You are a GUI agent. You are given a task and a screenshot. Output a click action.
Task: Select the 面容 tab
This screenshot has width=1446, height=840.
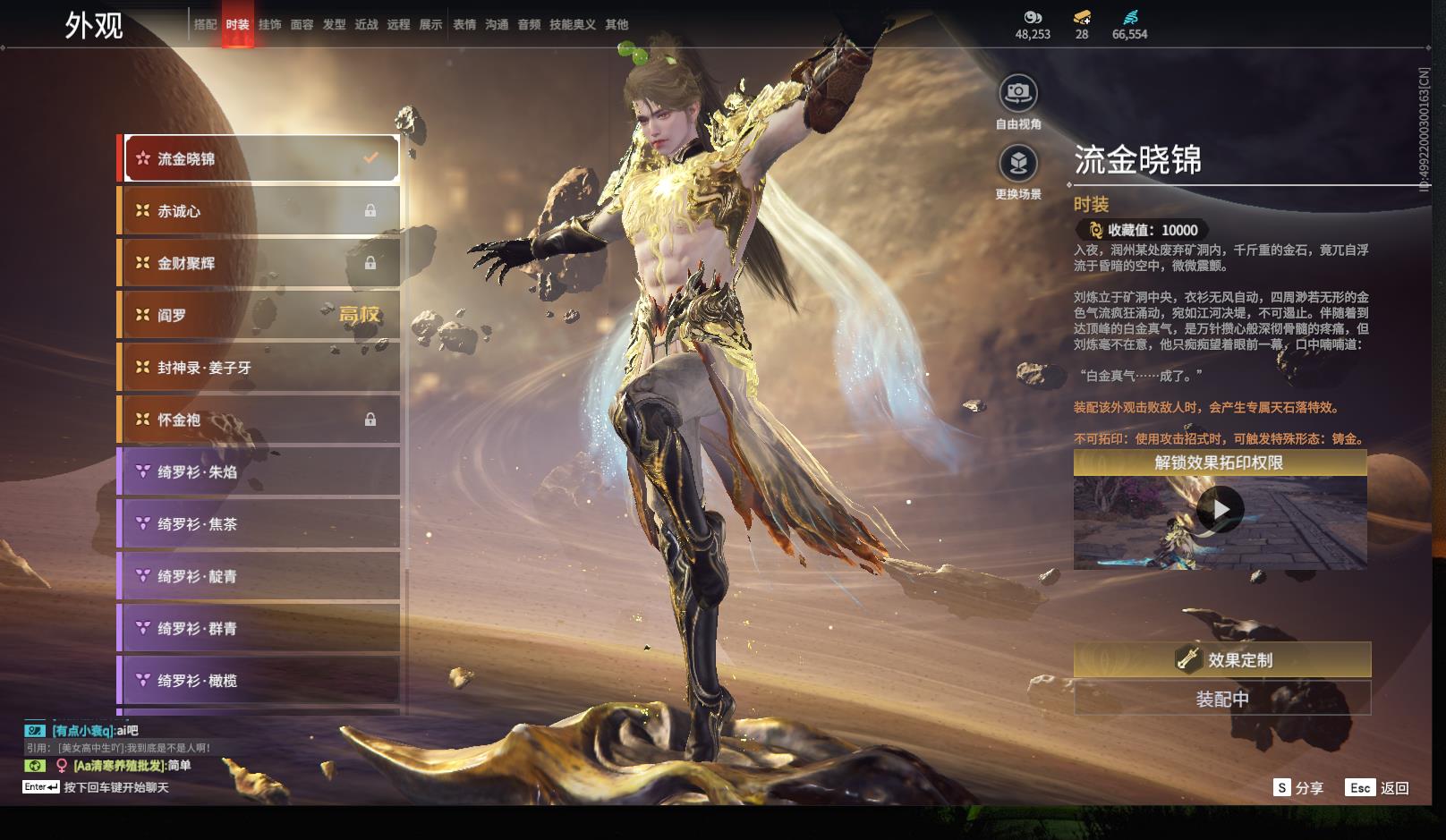pyautogui.click(x=302, y=25)
